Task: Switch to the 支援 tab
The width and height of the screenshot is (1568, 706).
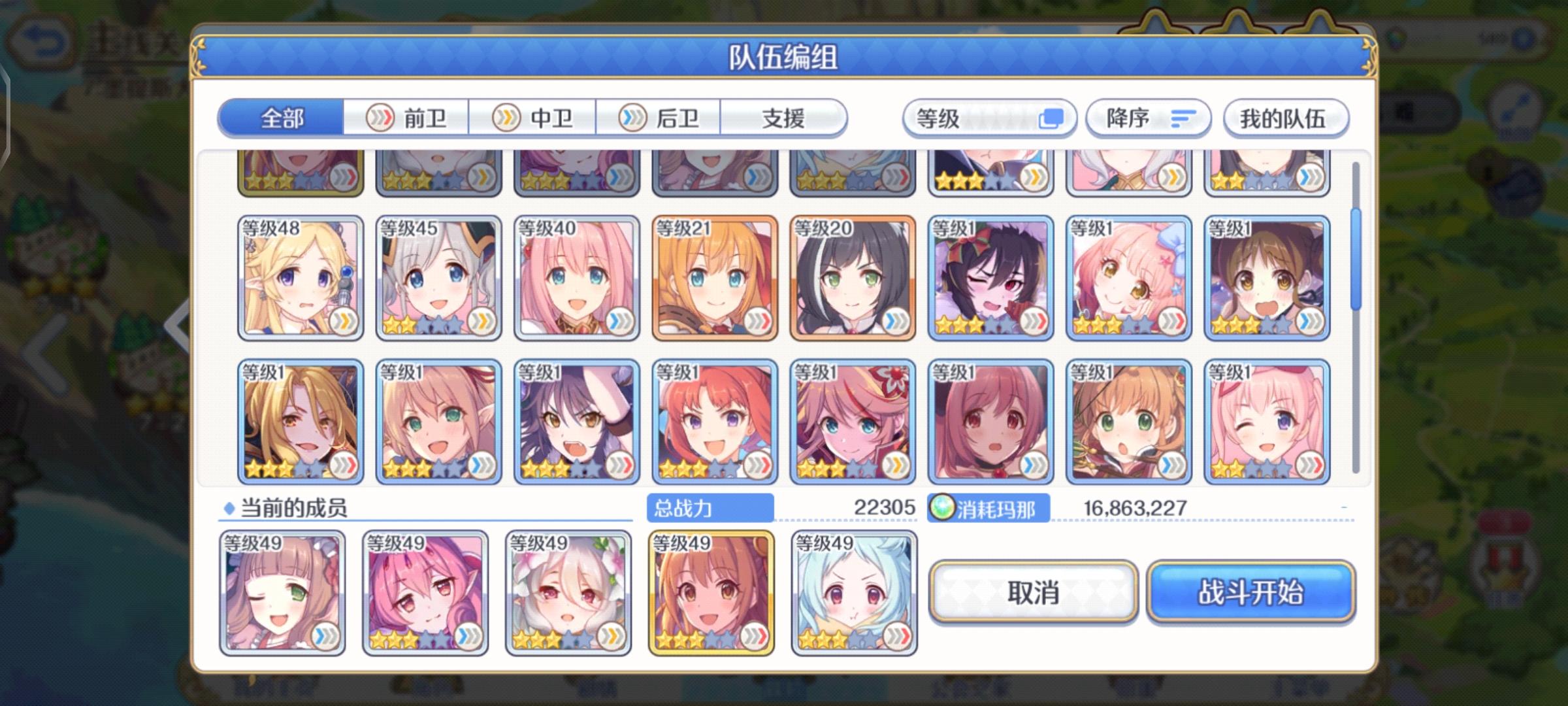Action: [x=784, y=118]
